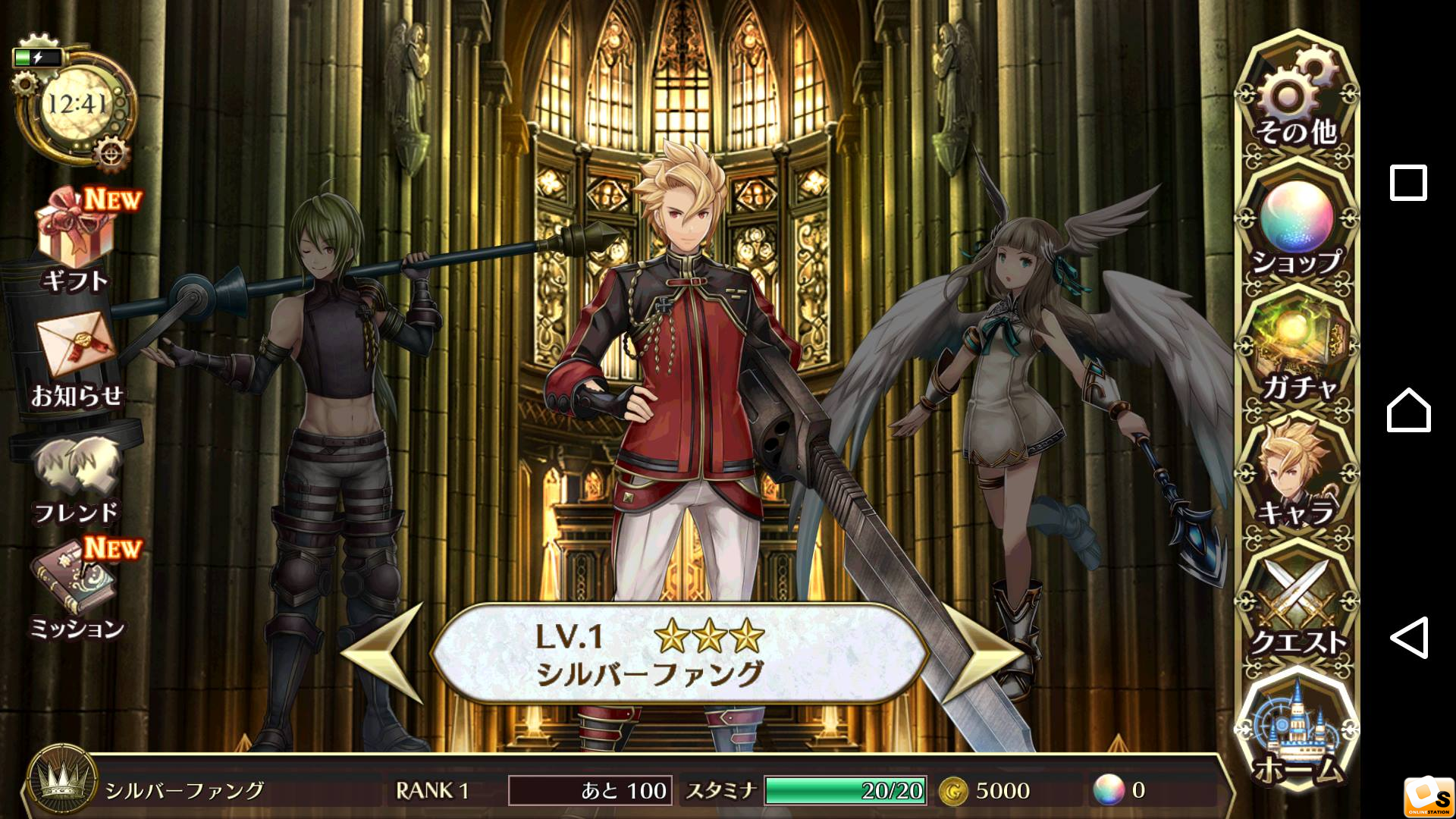Return to ホーム home screen
Image resolution: width=1456 pixels, height=819 pixels.
pyautogui.click(x=1297, y=732)
